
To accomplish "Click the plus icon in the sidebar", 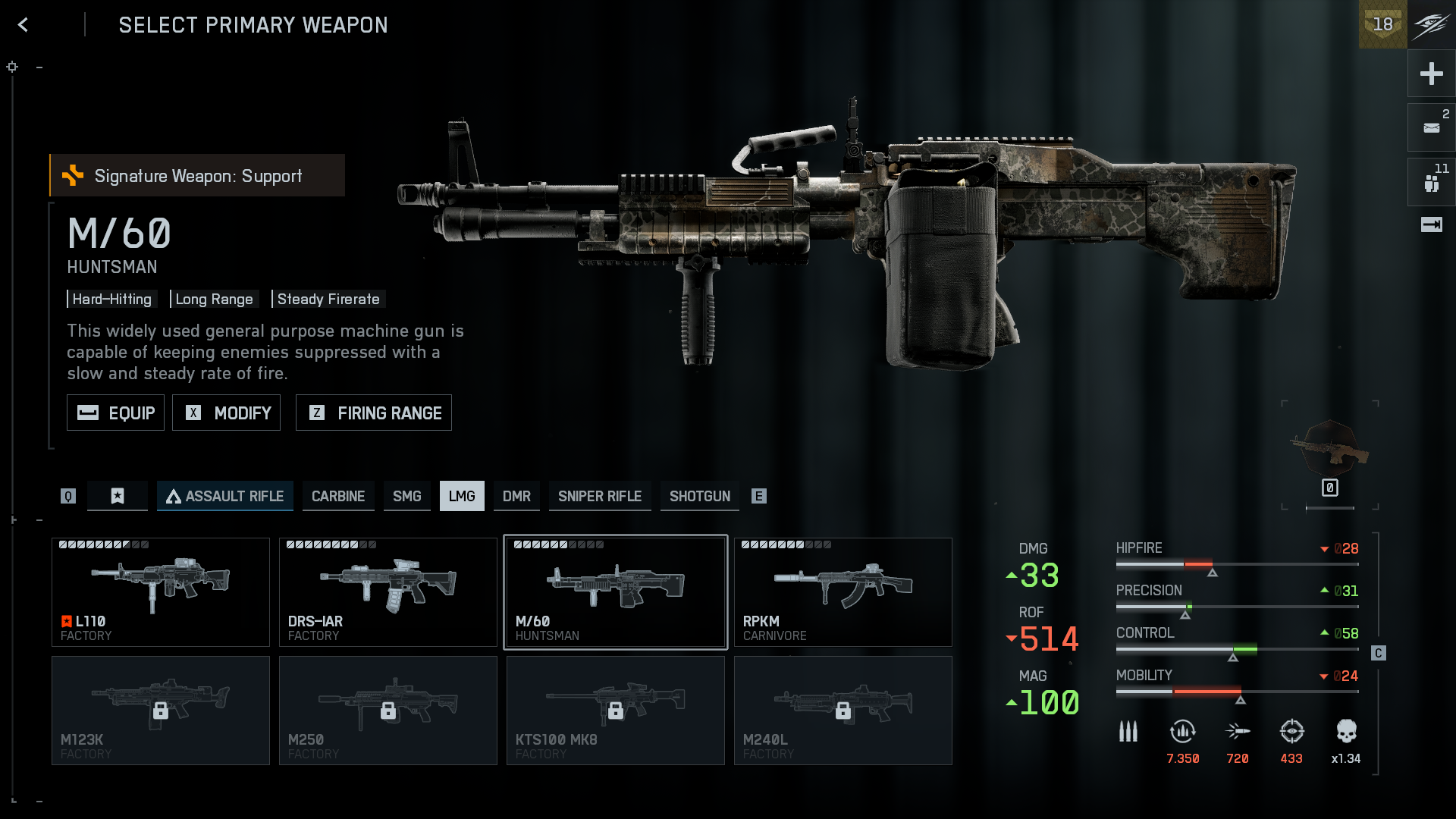I will 1431,74.
